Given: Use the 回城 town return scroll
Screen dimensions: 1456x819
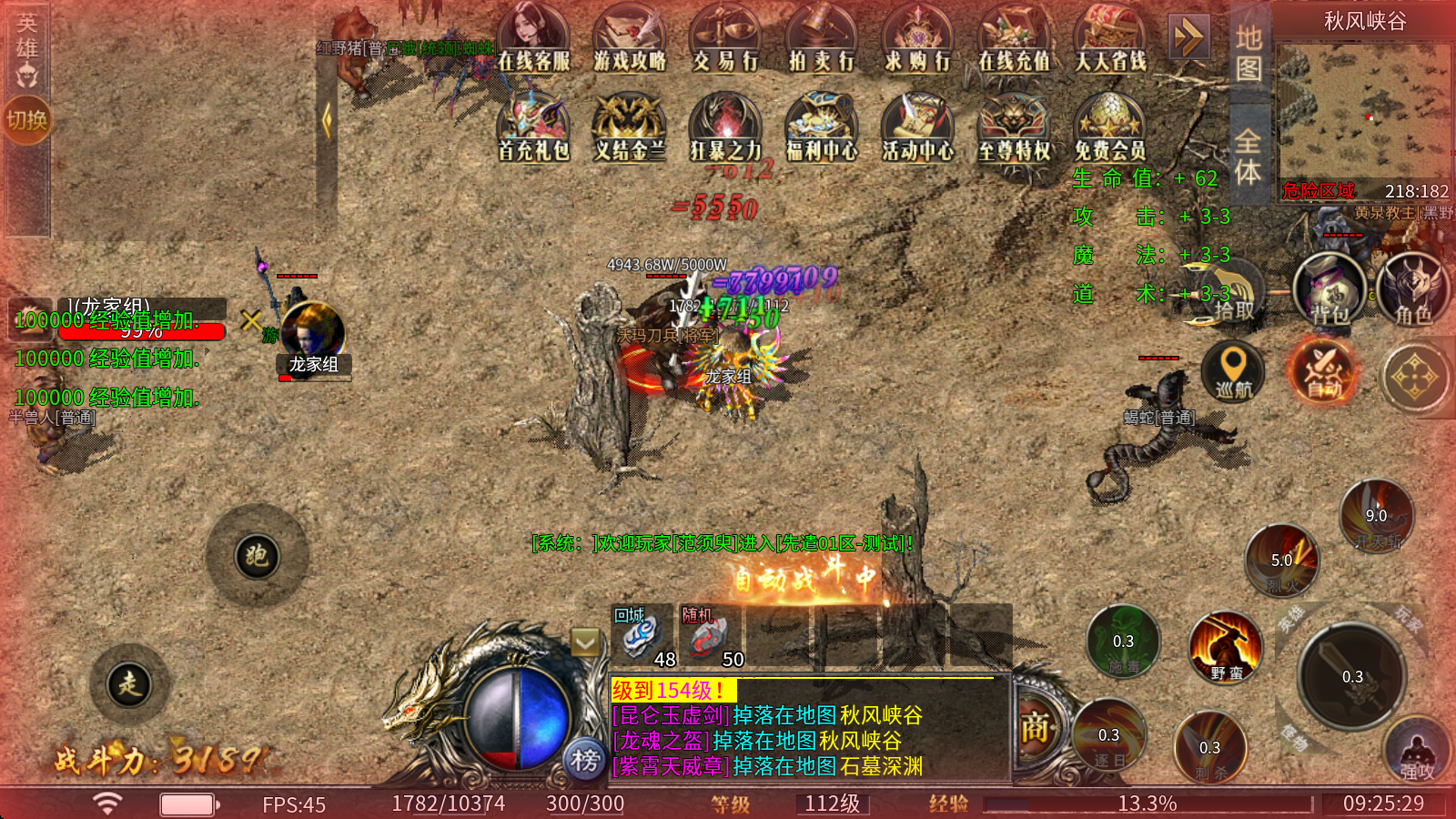Looking at the screenshot, I should click(641, 637).
